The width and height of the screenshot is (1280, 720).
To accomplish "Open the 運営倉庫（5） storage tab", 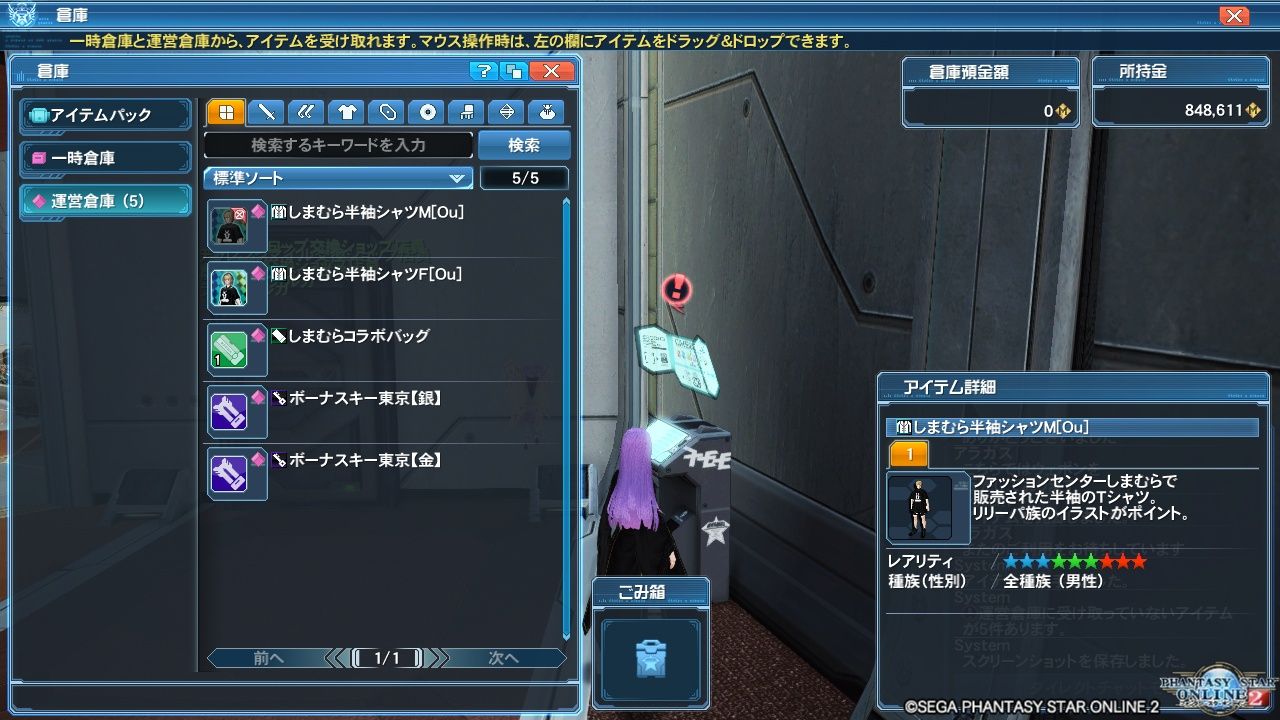I will (105, 198).
